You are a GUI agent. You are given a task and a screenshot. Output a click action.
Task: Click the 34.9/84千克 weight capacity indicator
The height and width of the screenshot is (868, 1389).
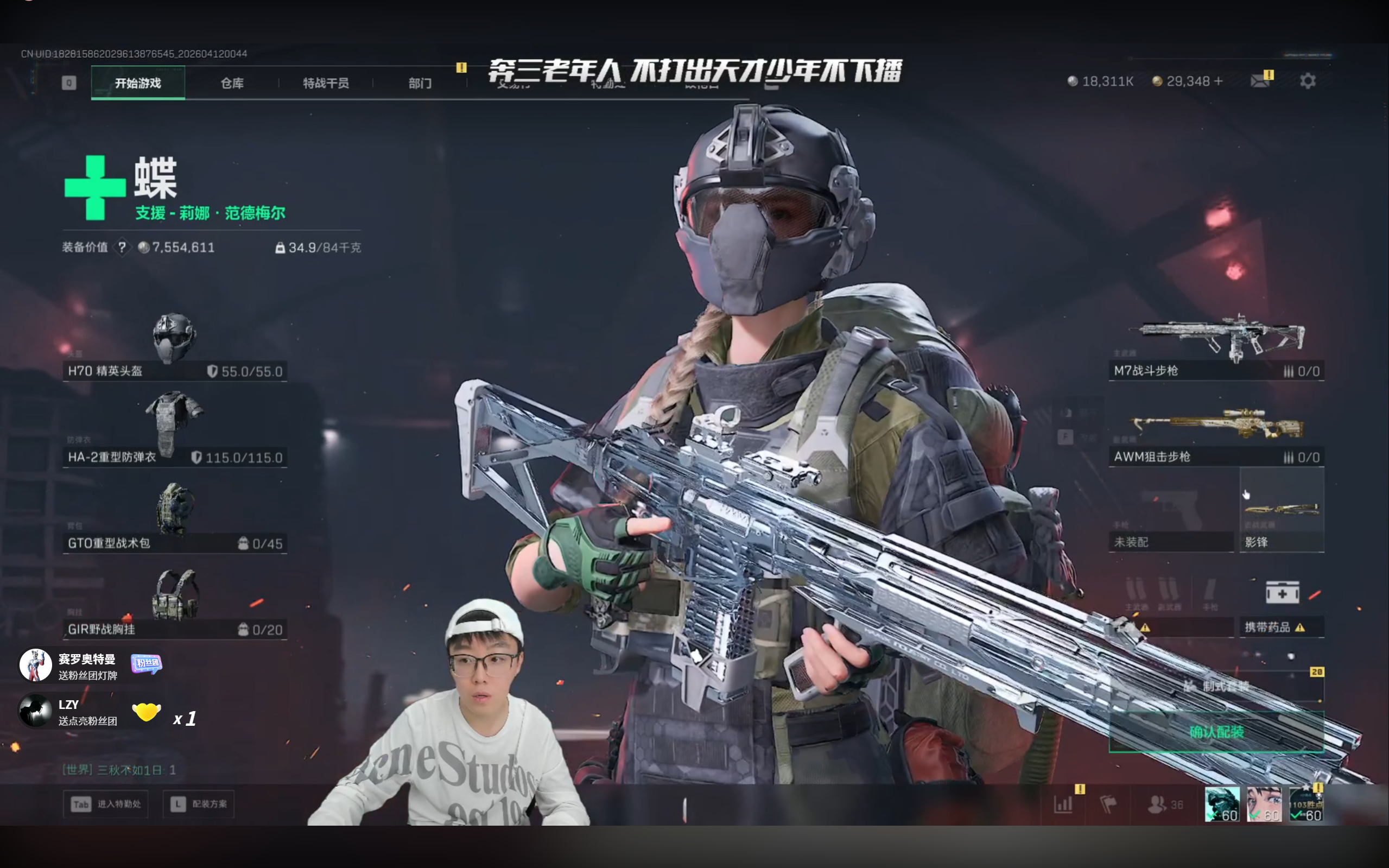click(x=320, y=248)
